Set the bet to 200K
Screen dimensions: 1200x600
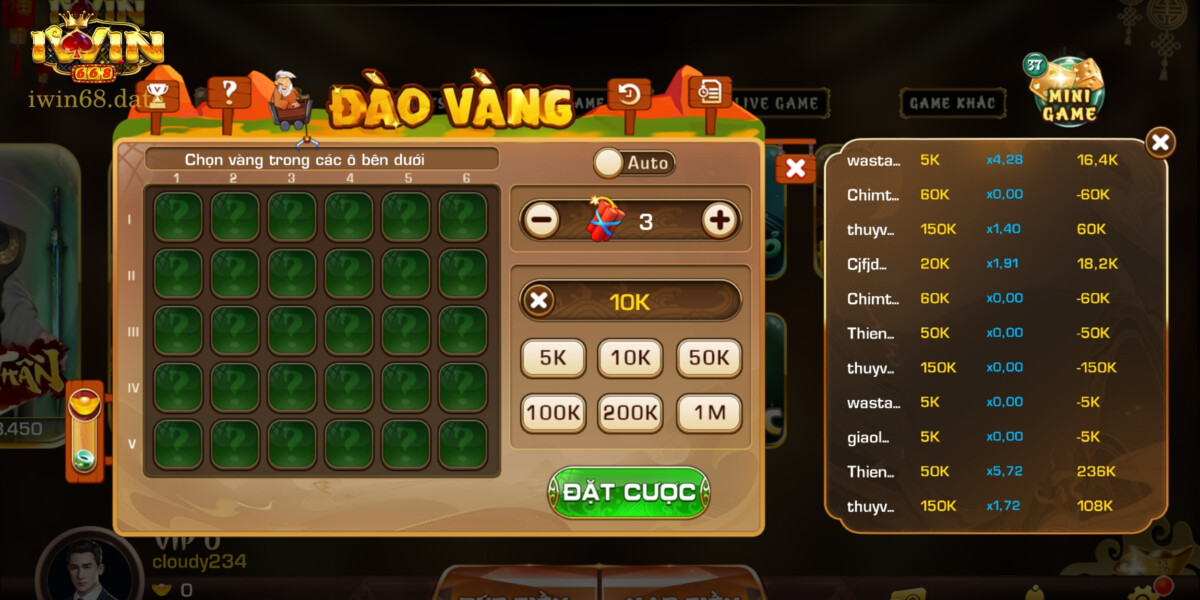coord(630,412)
